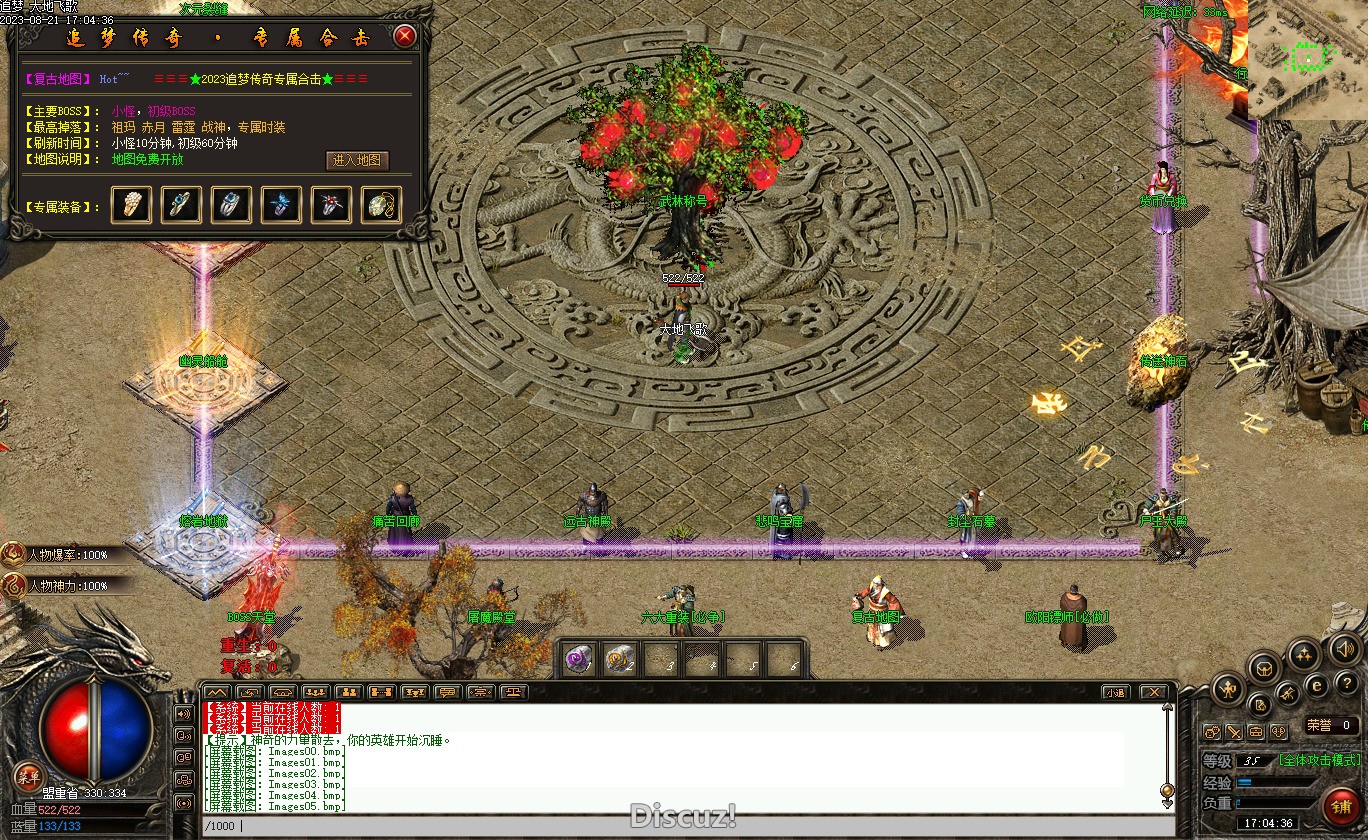This screenshot has width=1368, height=840.
Task: Click the red 铺 shop button
Action: [x=1338, y=804]
